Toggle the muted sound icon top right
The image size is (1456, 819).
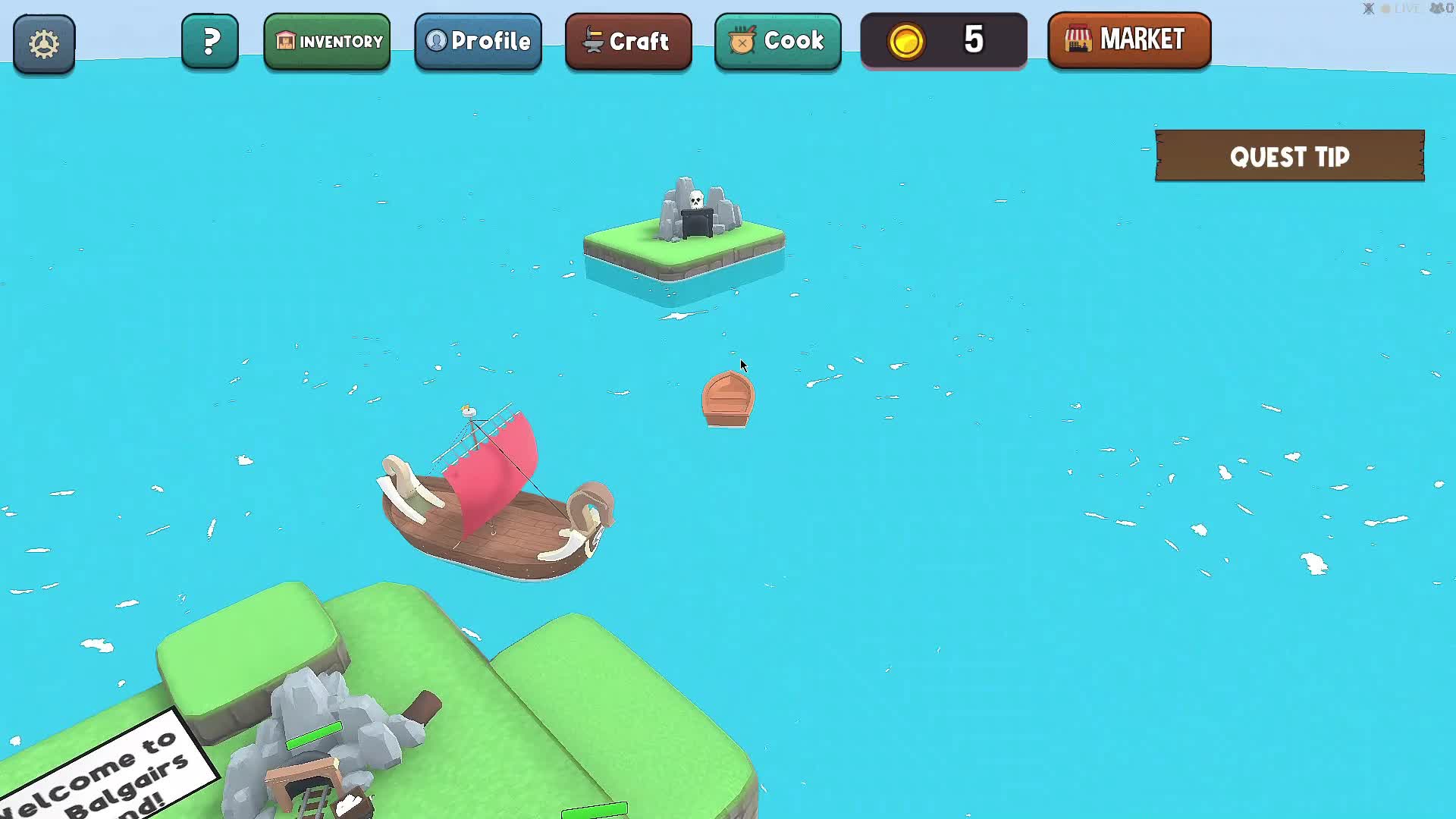coord(1367,8)
